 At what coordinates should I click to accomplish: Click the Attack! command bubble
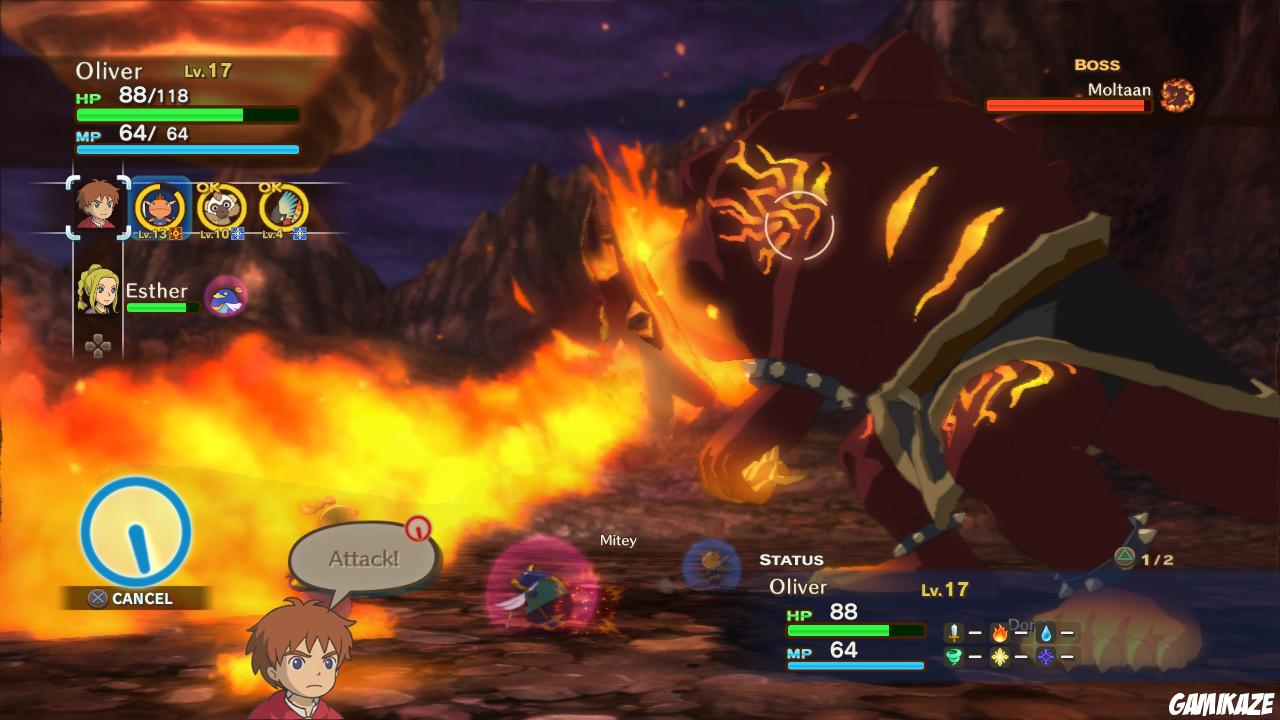click(362, 558)
